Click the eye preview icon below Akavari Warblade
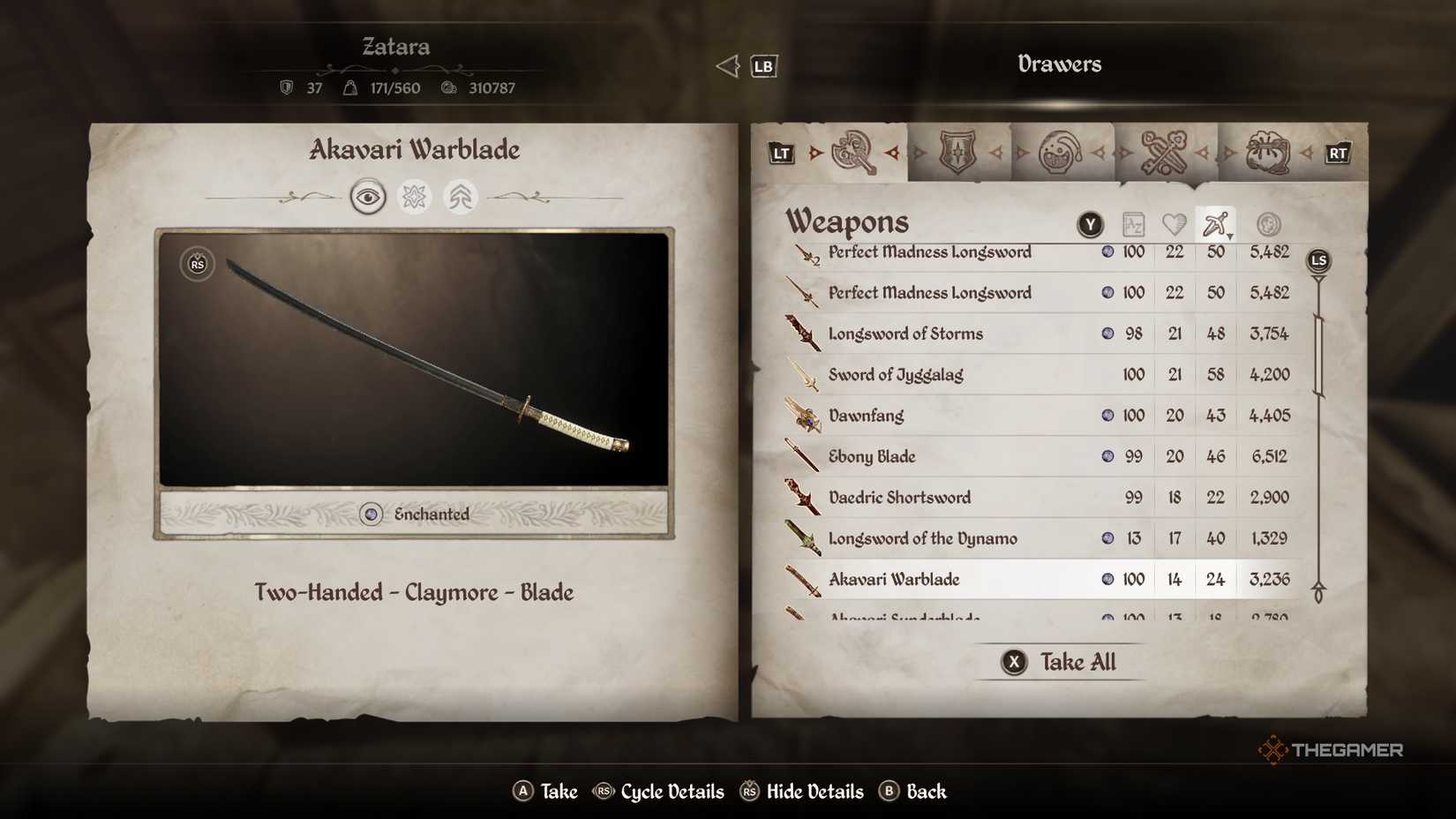Viewport: 1456px width, 819px height. (x=368, y=196)
